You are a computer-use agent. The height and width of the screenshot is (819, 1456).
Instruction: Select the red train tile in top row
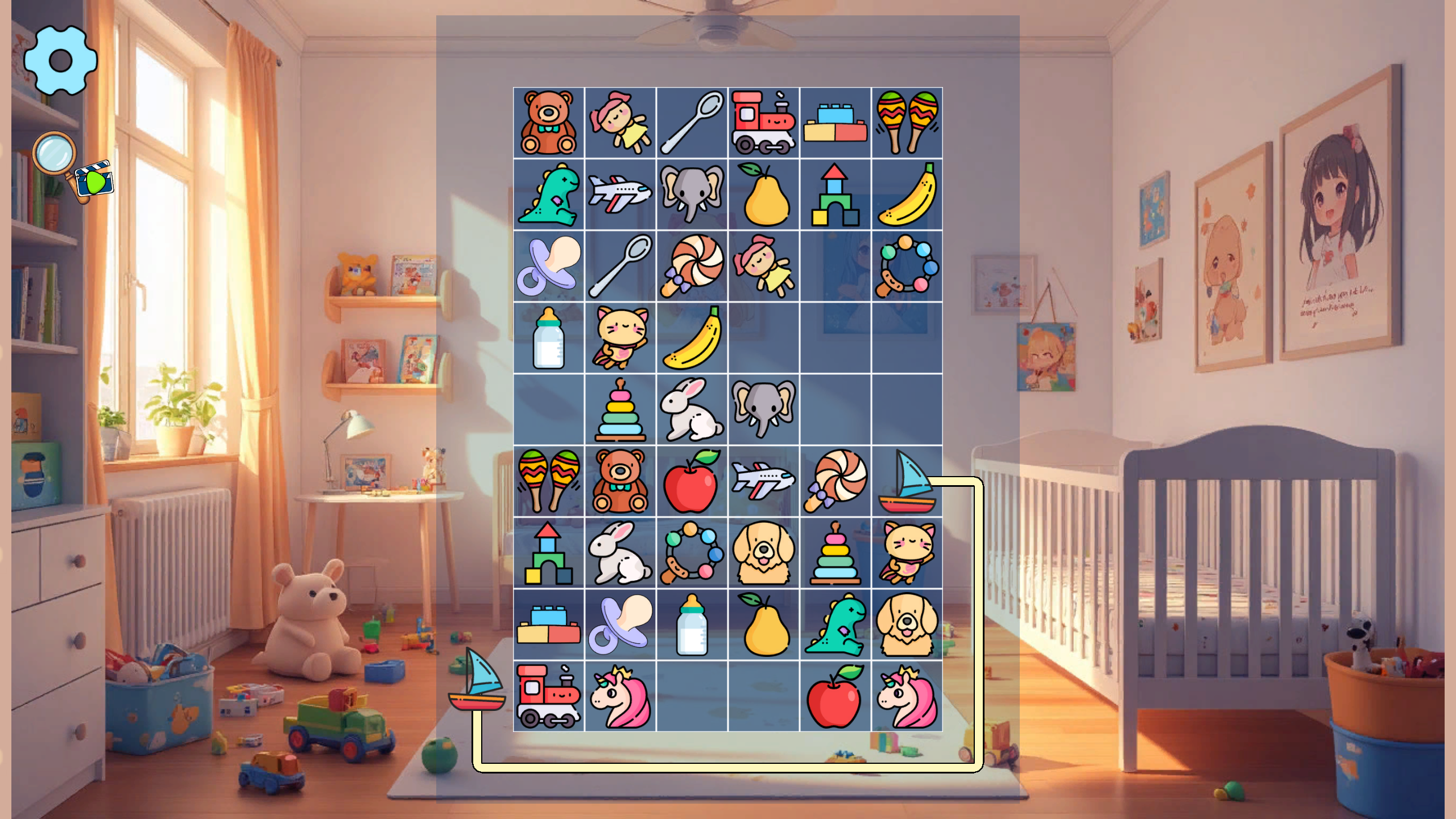pyautogui.click(x=763, y=121)
